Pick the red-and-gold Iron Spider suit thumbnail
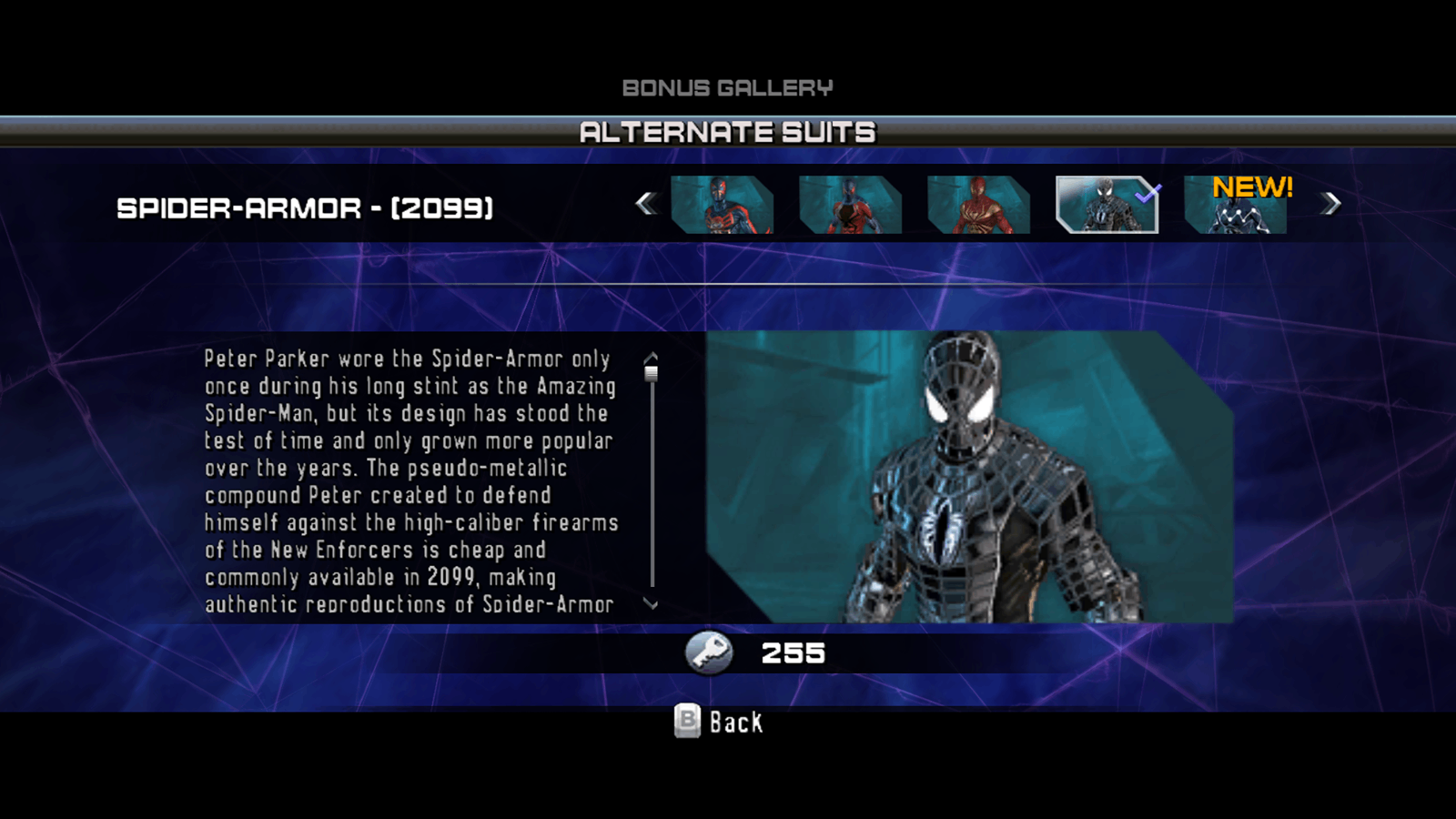 [x=978, y=205]
